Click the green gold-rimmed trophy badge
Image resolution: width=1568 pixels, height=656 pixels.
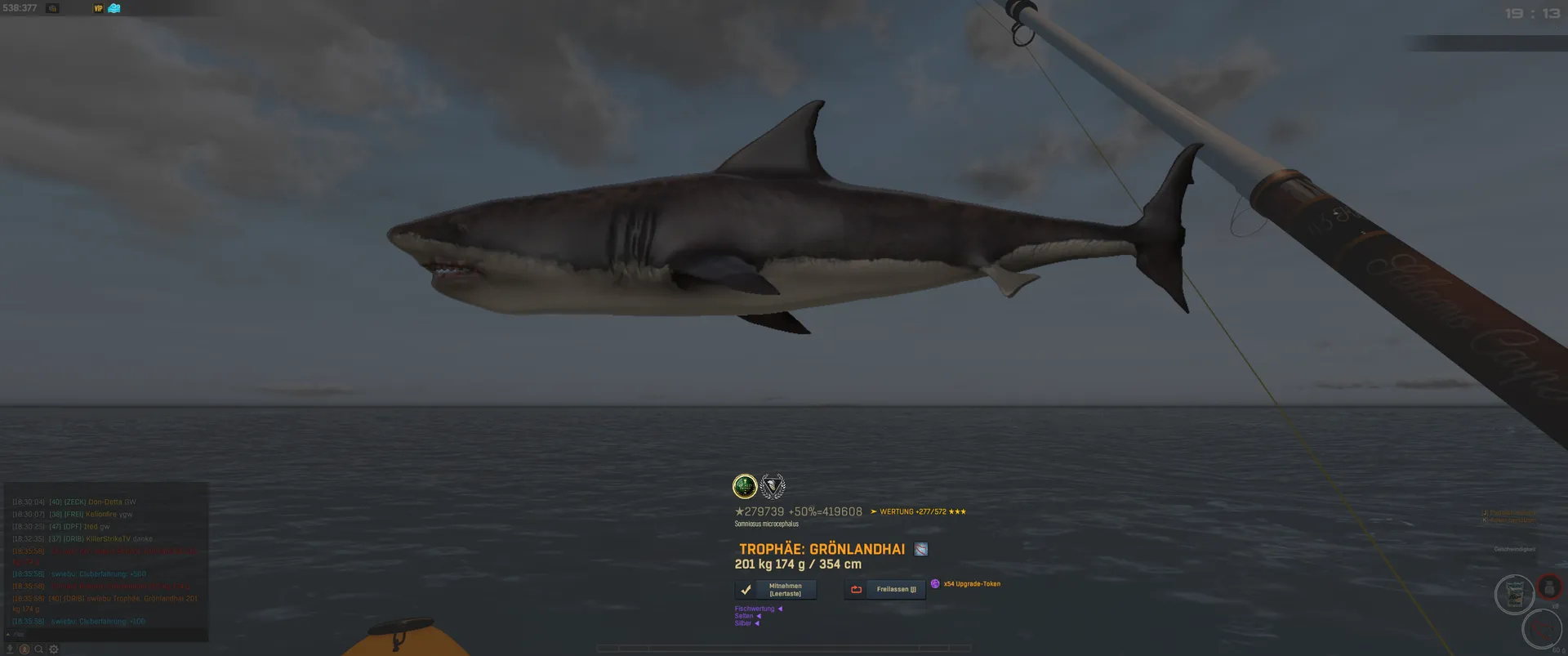(x=745, y=487)
